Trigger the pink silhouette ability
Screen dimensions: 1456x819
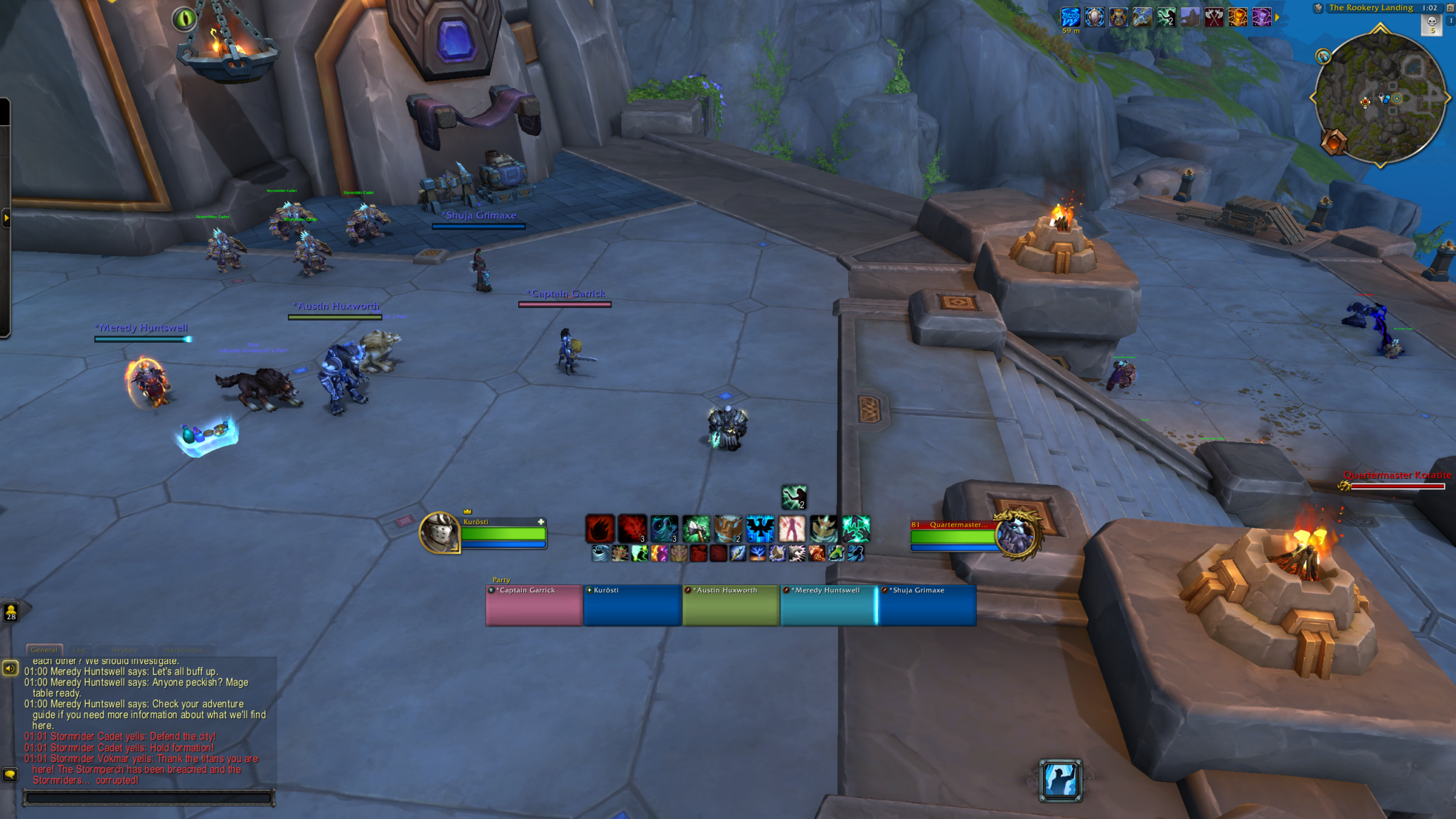tap(792, 529)
